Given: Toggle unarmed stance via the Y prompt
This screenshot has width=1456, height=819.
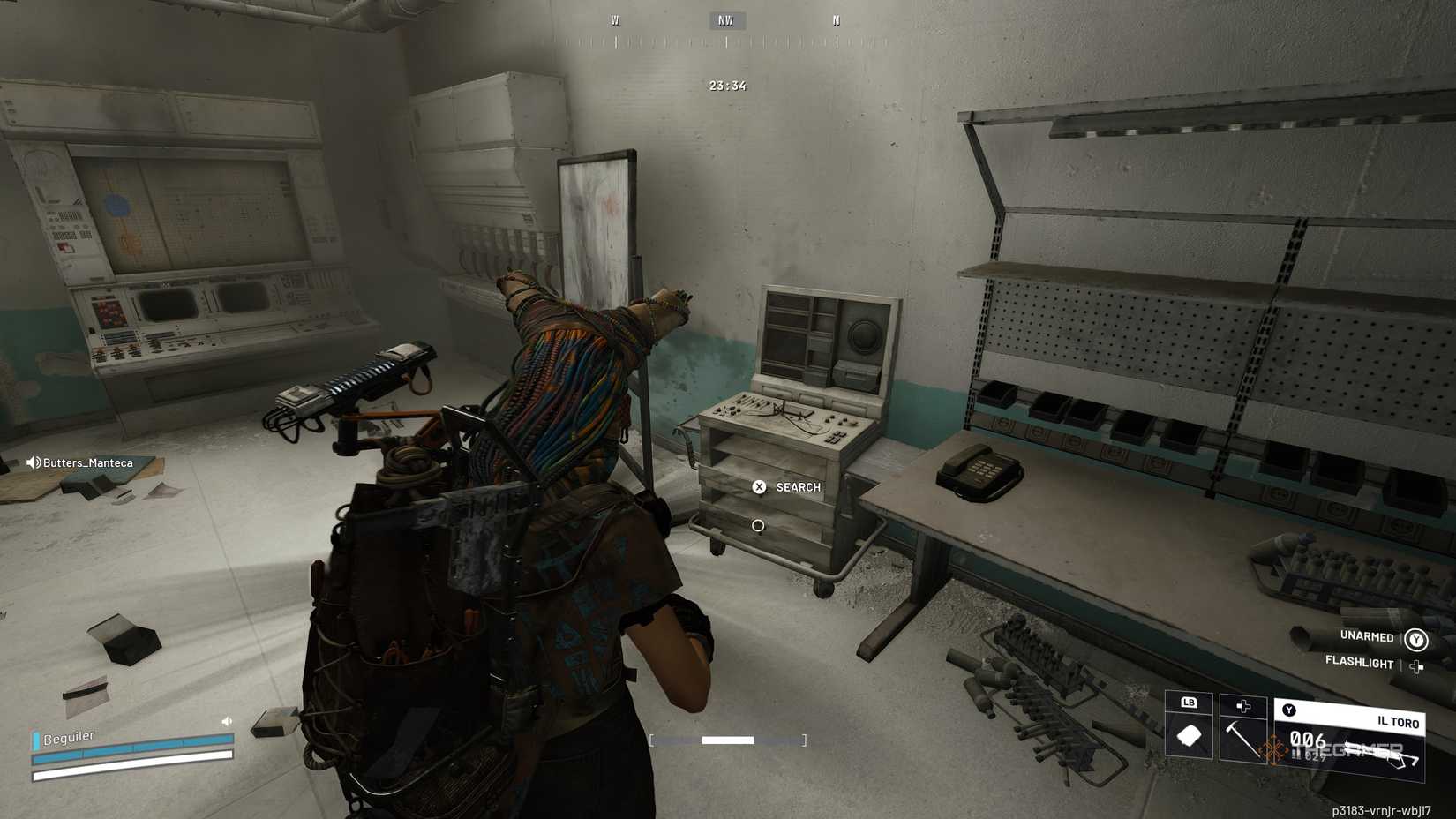Looking at the screenshot, I should [1416, 639].
